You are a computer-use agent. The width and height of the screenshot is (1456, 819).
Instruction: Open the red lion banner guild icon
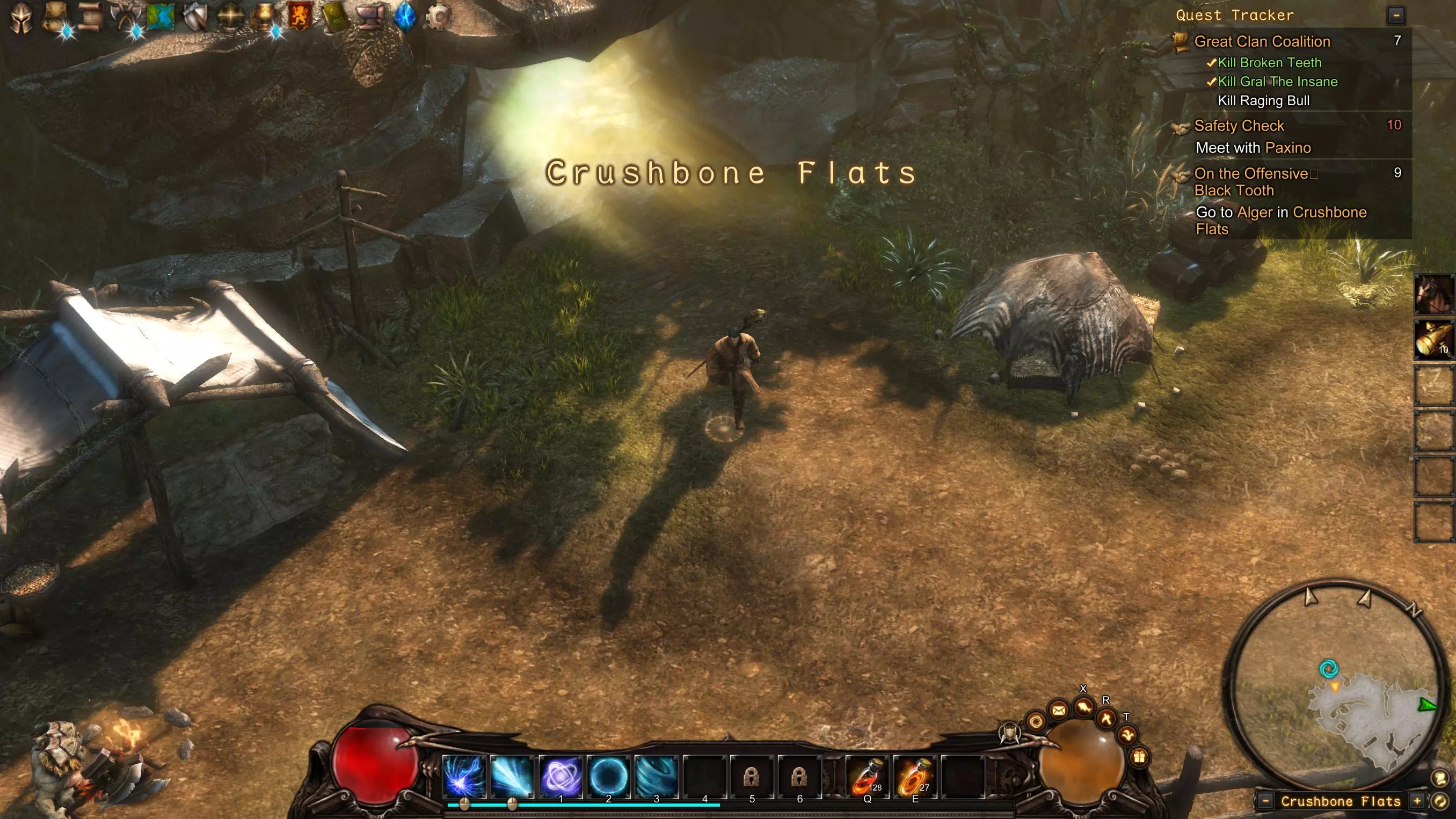tap(299, 16)
